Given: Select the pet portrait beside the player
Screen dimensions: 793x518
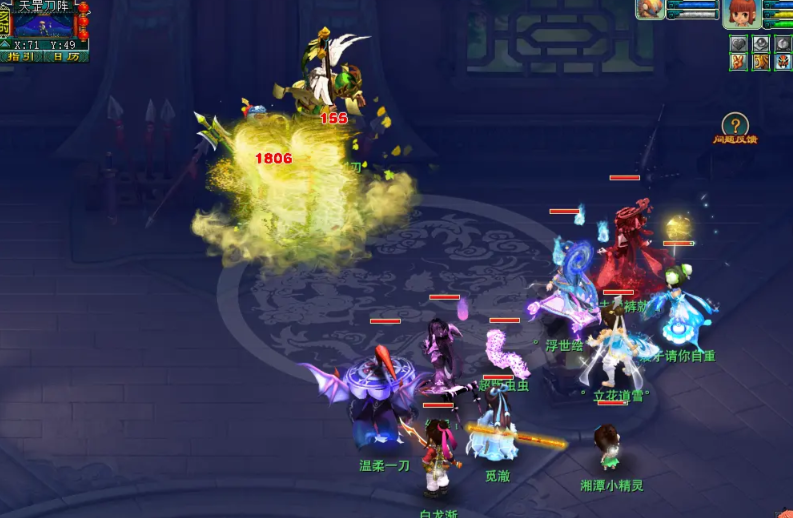Looking at the screenshot, I should (x=651, y=9).
